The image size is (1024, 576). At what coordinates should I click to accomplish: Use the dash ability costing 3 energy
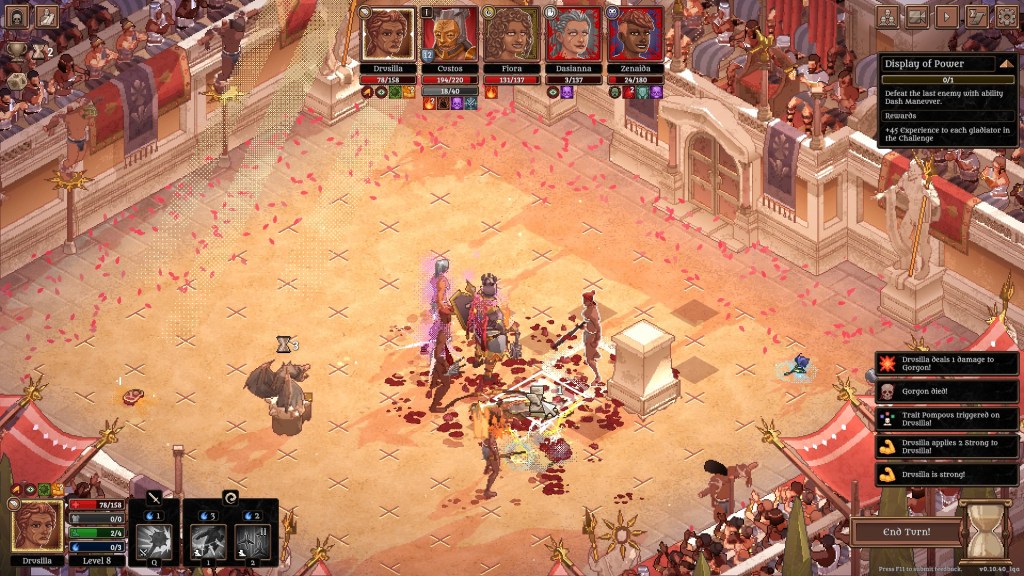209,542
